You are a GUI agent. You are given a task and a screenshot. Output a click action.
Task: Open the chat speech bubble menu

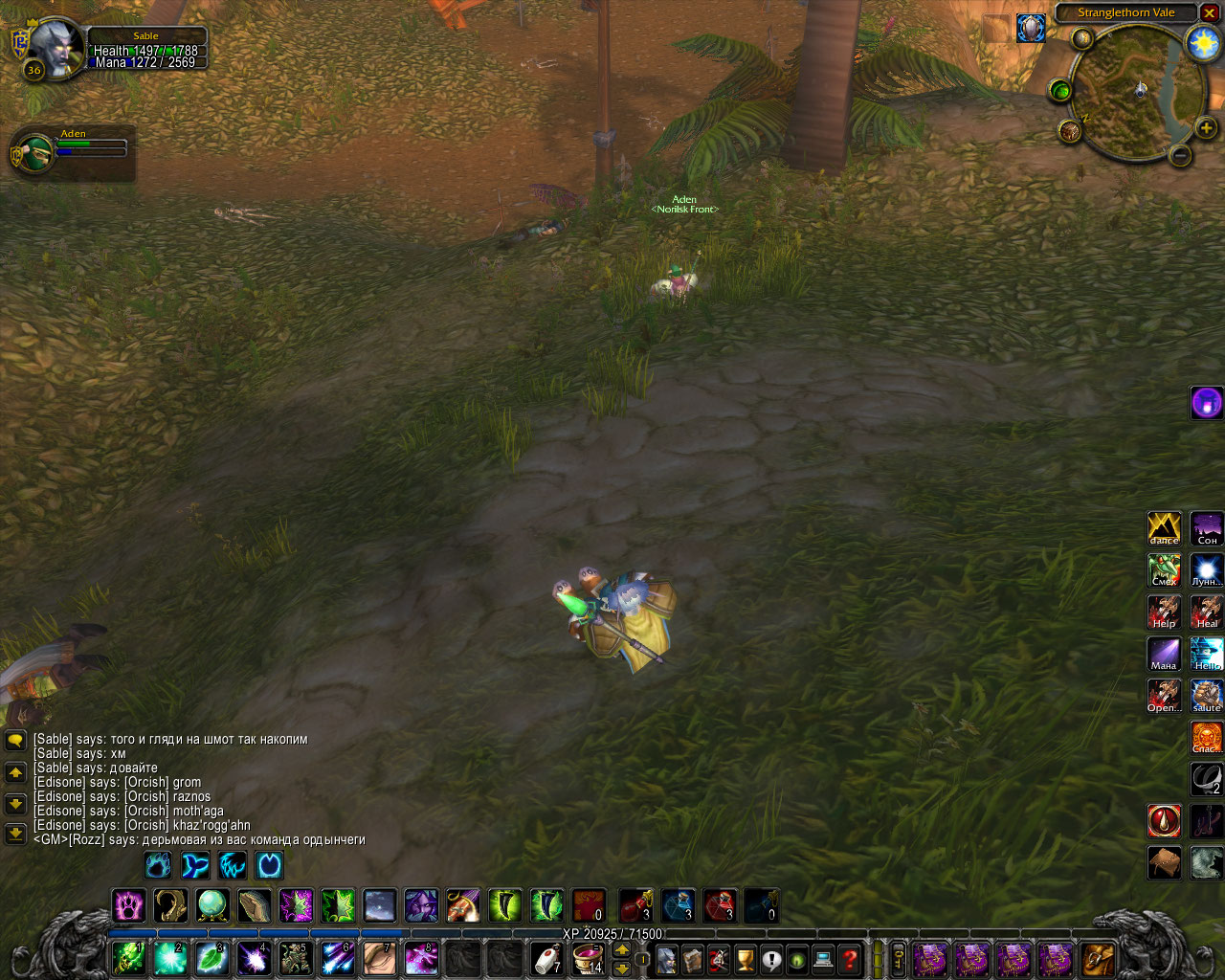pos(15,740)
